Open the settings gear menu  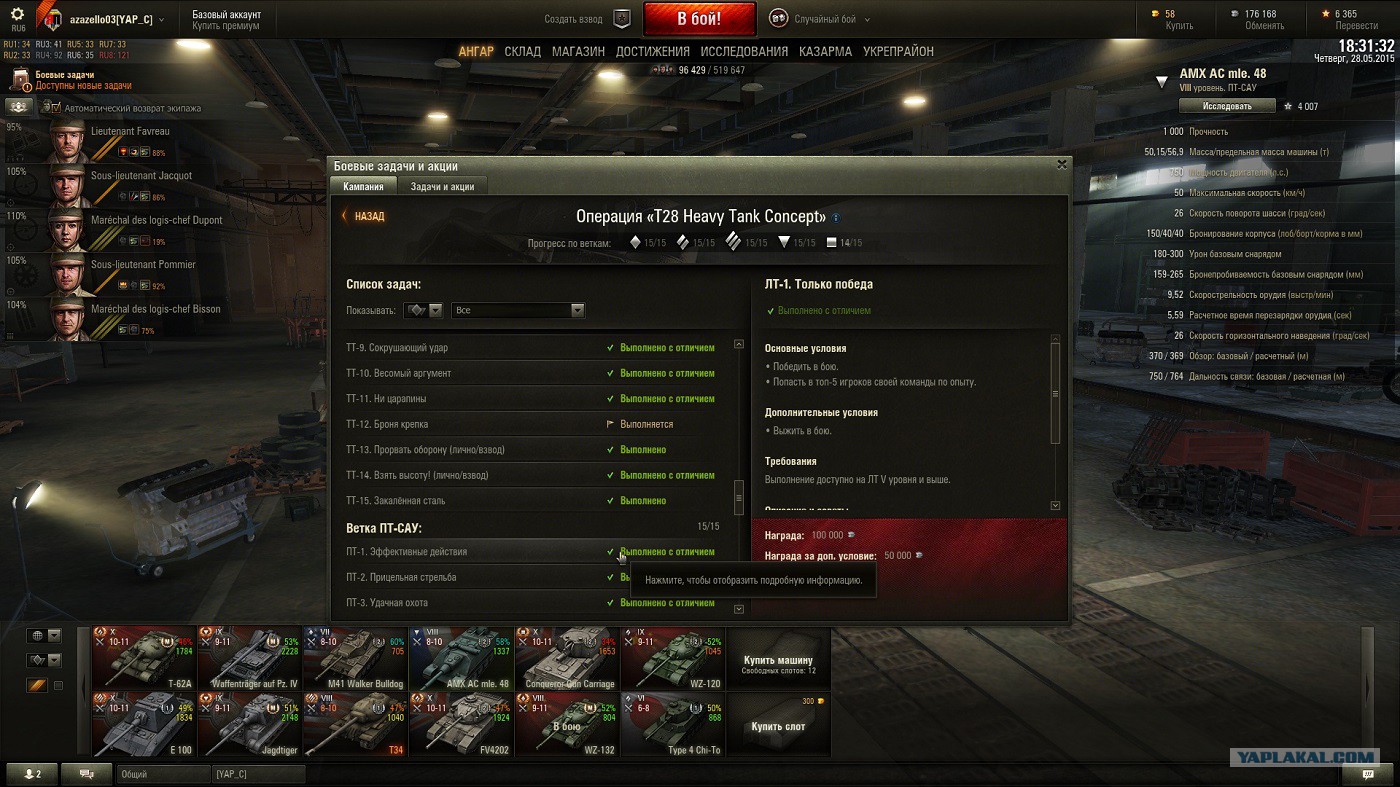tap(17, 15)
